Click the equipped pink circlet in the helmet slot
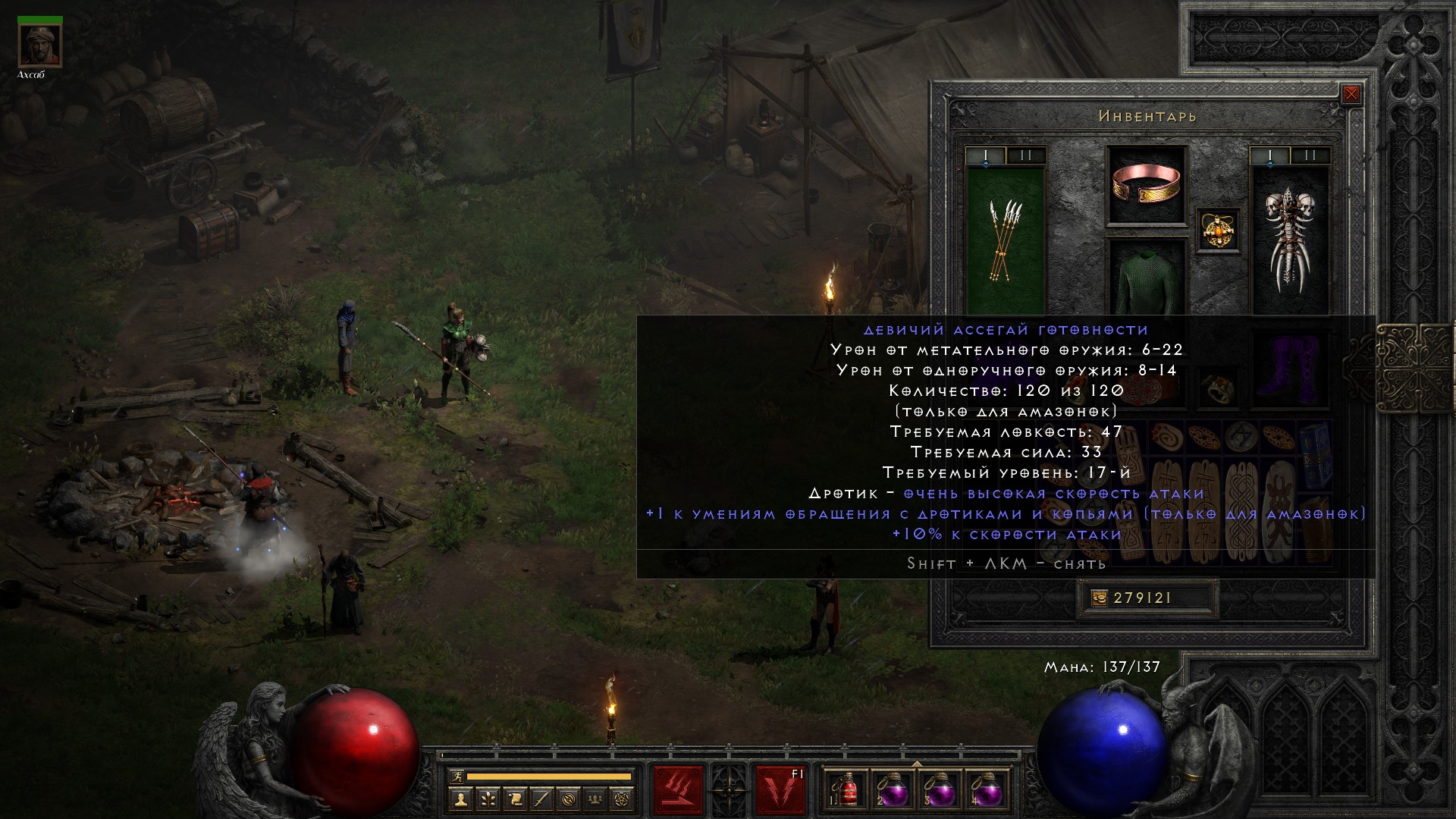Image resolution: width=1456 pixels, height=819 pixels. click(x=1147, y=184)
